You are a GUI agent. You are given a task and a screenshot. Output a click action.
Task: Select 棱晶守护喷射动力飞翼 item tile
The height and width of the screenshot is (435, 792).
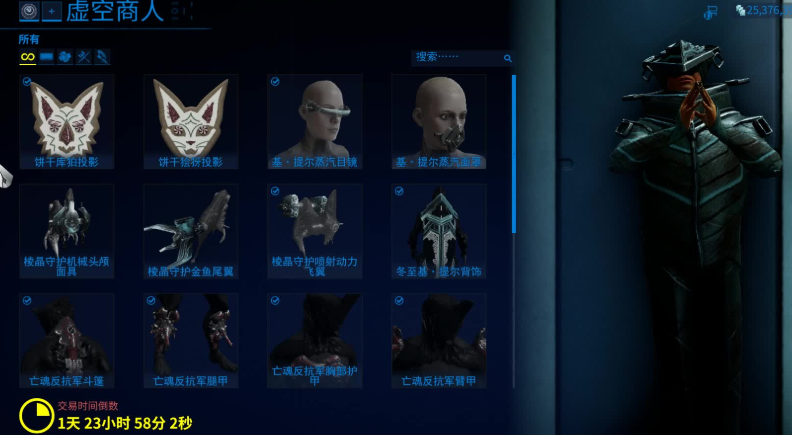tap(314, 230)
